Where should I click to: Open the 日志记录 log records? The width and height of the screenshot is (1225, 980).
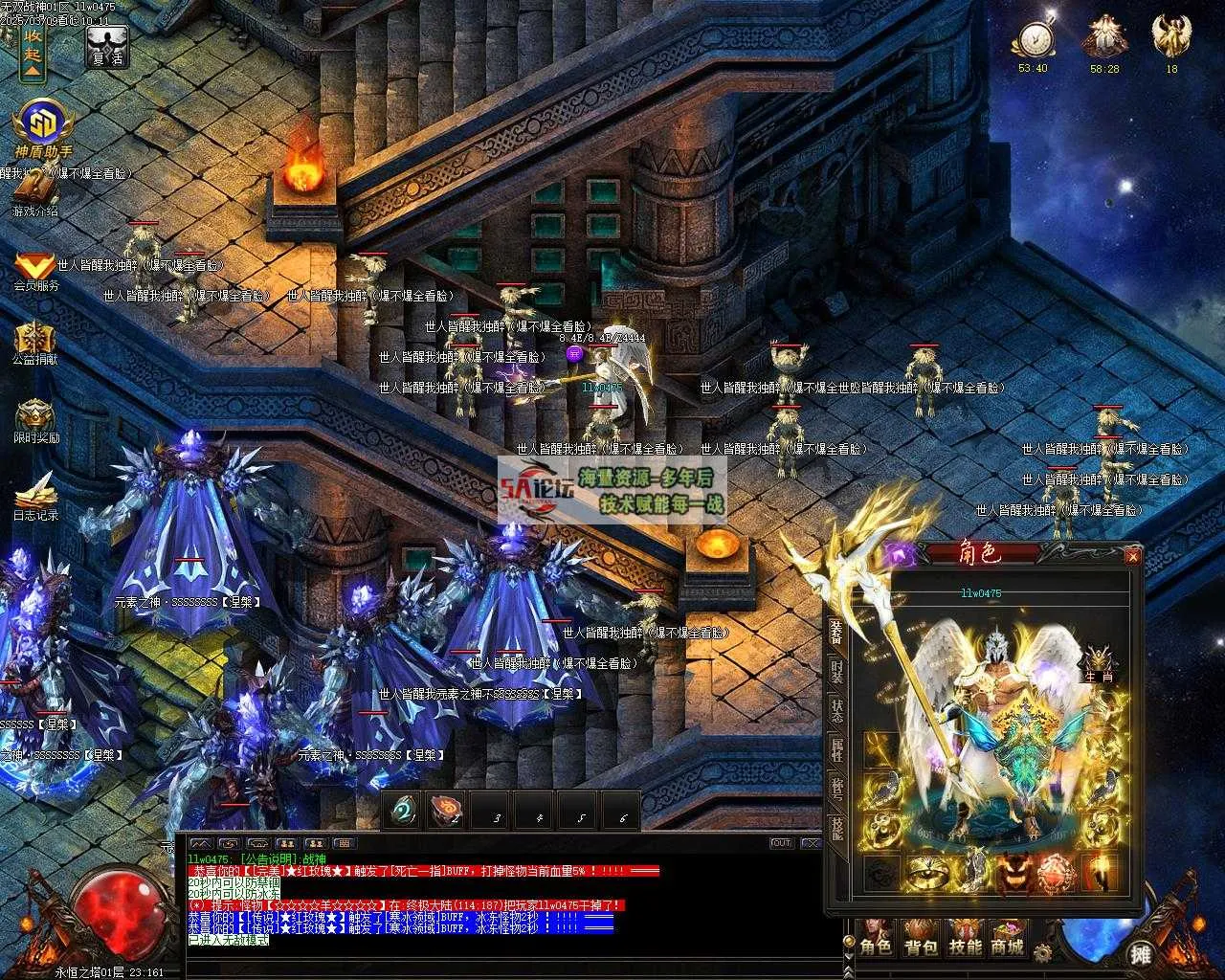pyautogui.click(x=35, y=494)
